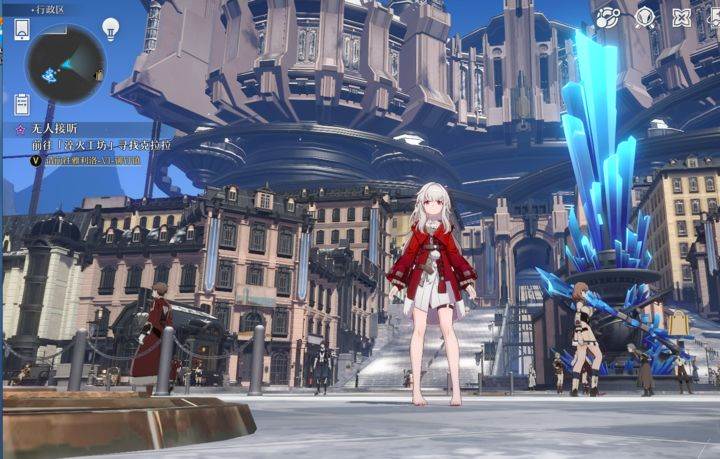Open the shield badge event icon
720x459 pixels.
point(645,17)
